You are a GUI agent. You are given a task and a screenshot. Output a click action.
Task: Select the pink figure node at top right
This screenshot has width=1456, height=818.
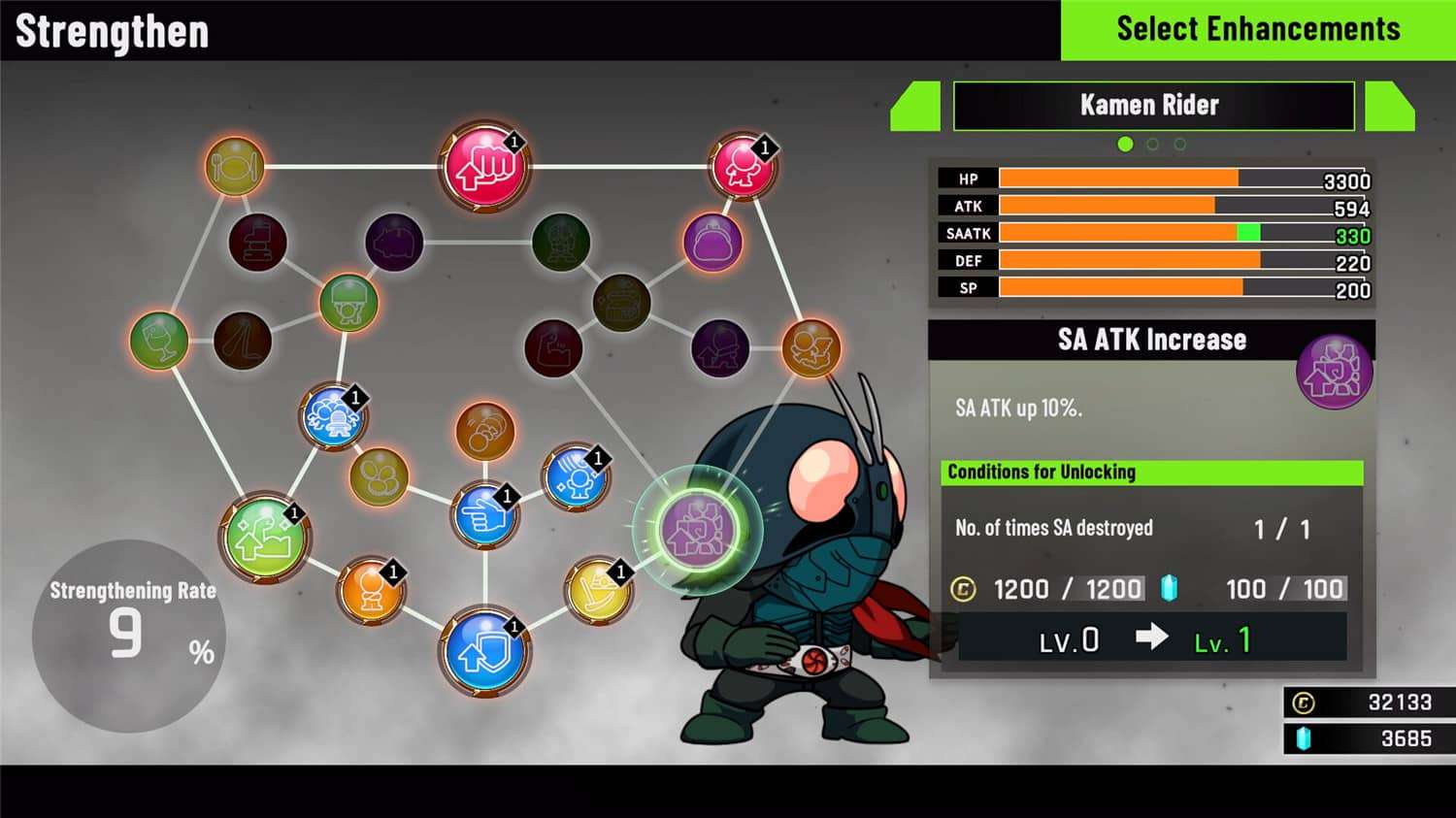[x=741, y=163]
